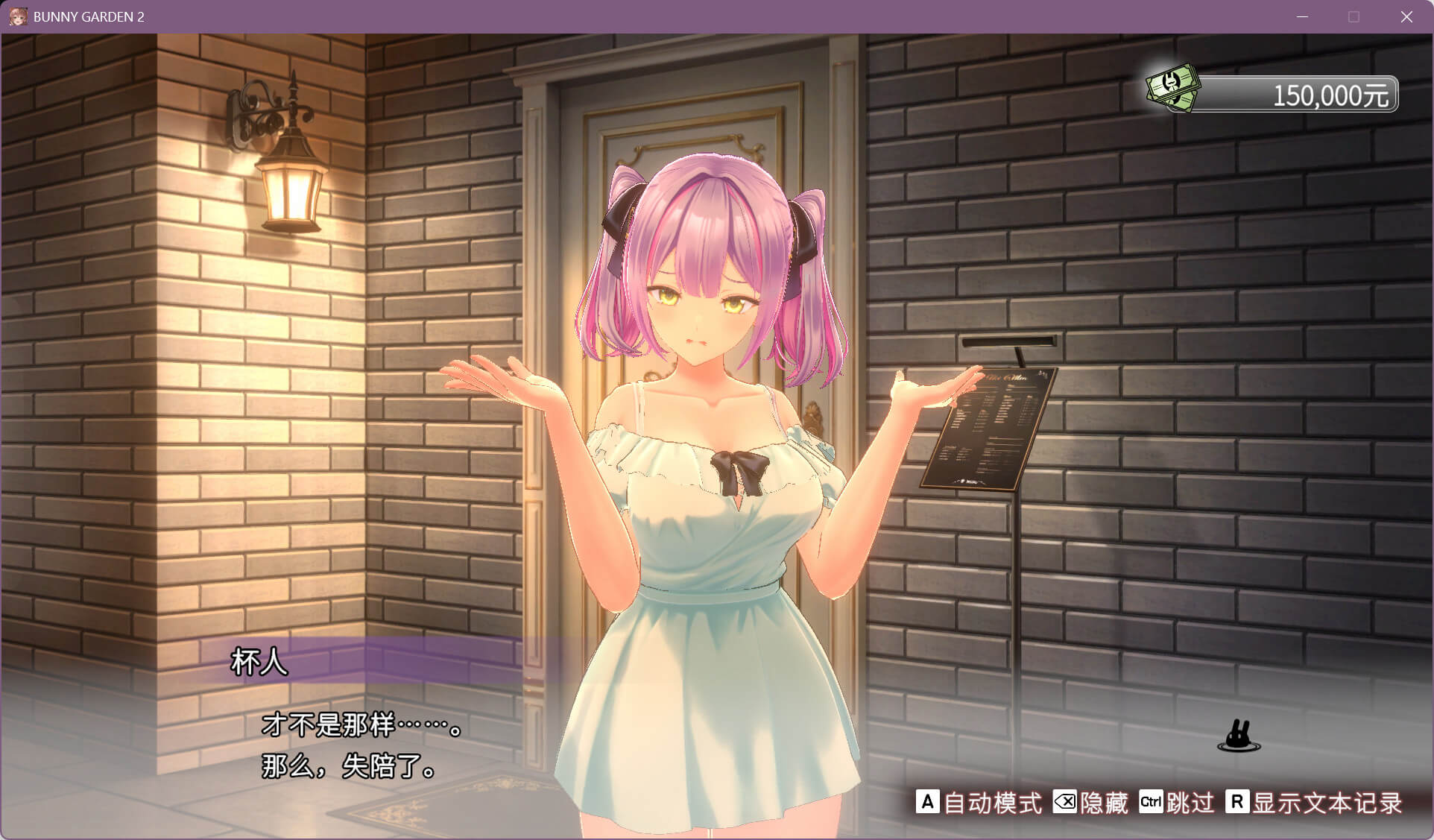The image size is (1434, 840).
Task: Close the BUNNY GARDEN 2 window
Action: click(x=1406, y=16)
